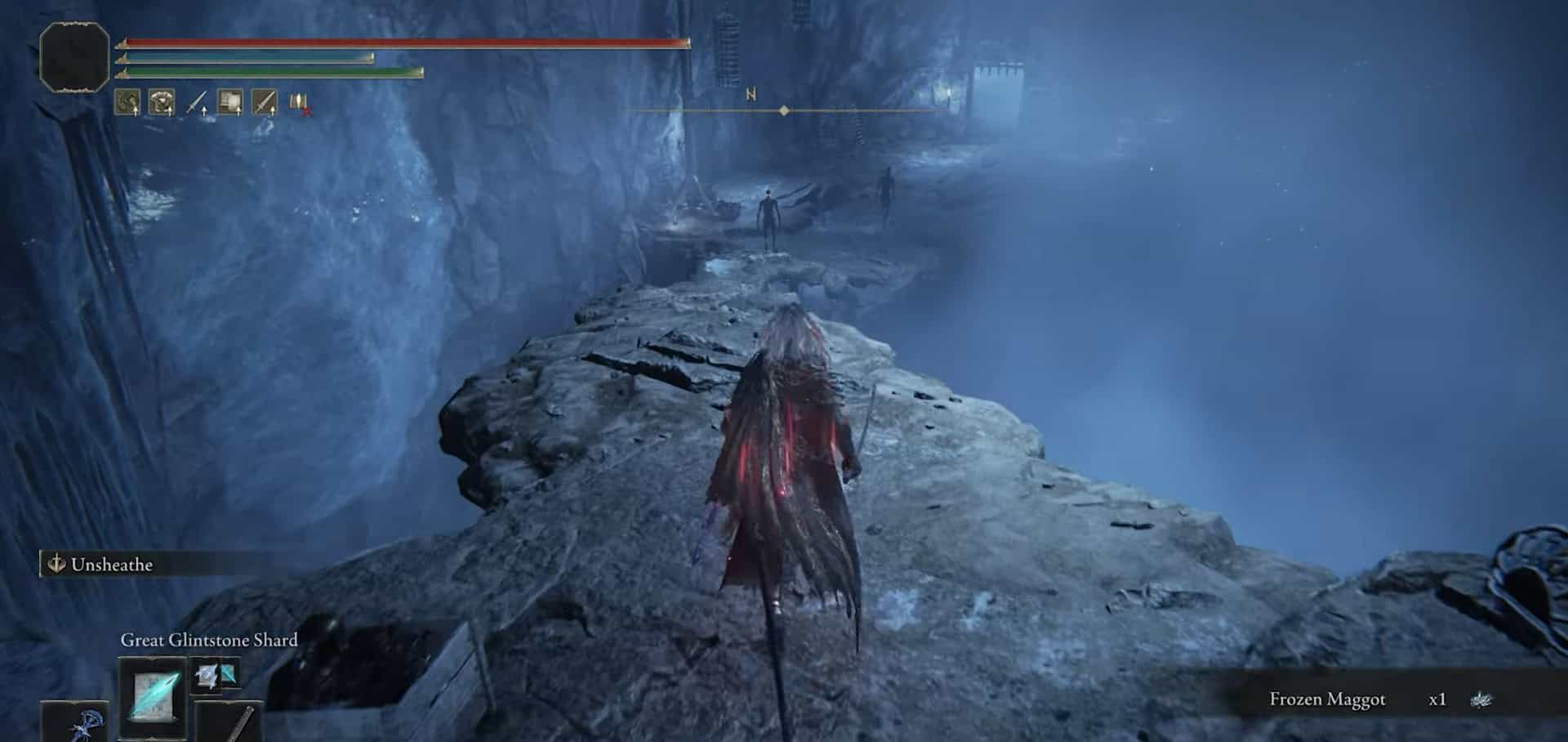Choose the right-hand katana weapon slot
Screen dimensions: 1568x742
[x=232, y=723]
